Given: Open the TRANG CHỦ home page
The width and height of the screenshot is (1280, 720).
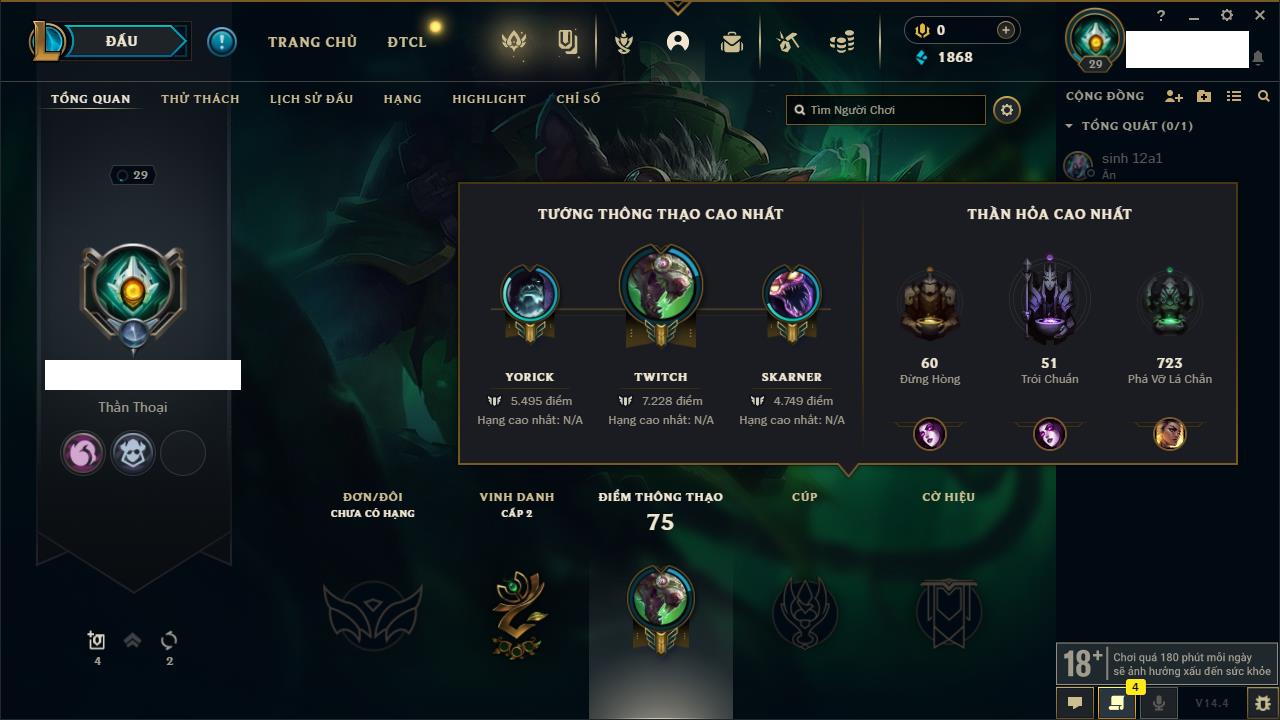Looking at the screenshot, I should tap(312, 42).
